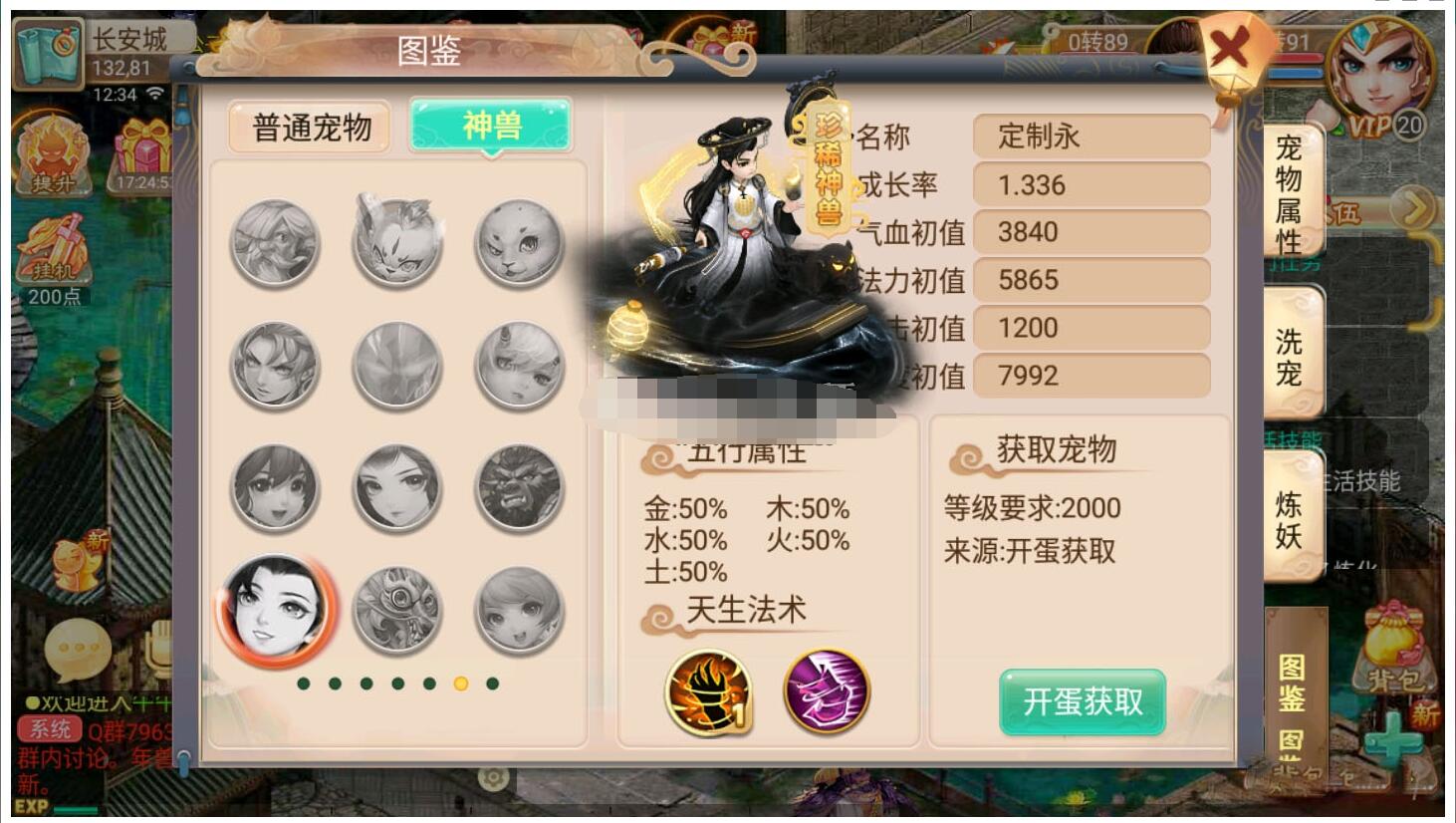Image resolution: width=1456 pixels, height=823 pixels.
Task: Select the monkey king pet portrait
Action: (518, 487)
